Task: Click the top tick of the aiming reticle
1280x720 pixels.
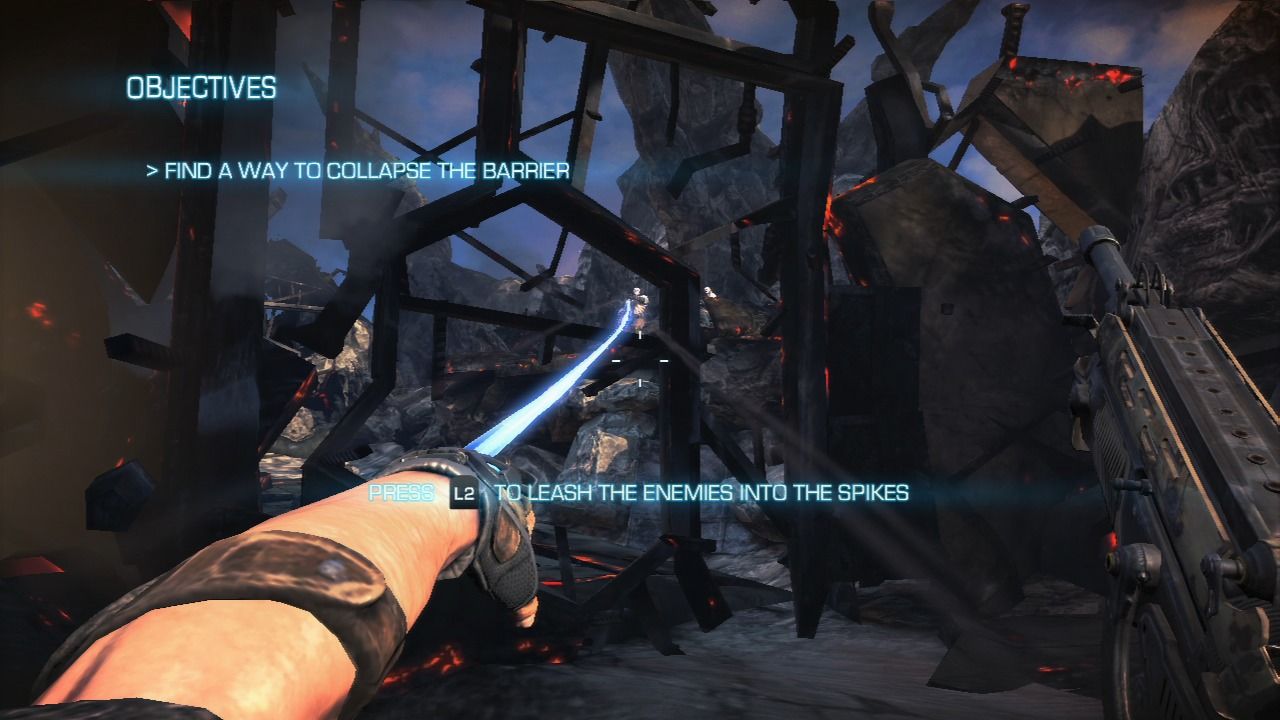Action: pyautogui.click(x=640, y=335)
